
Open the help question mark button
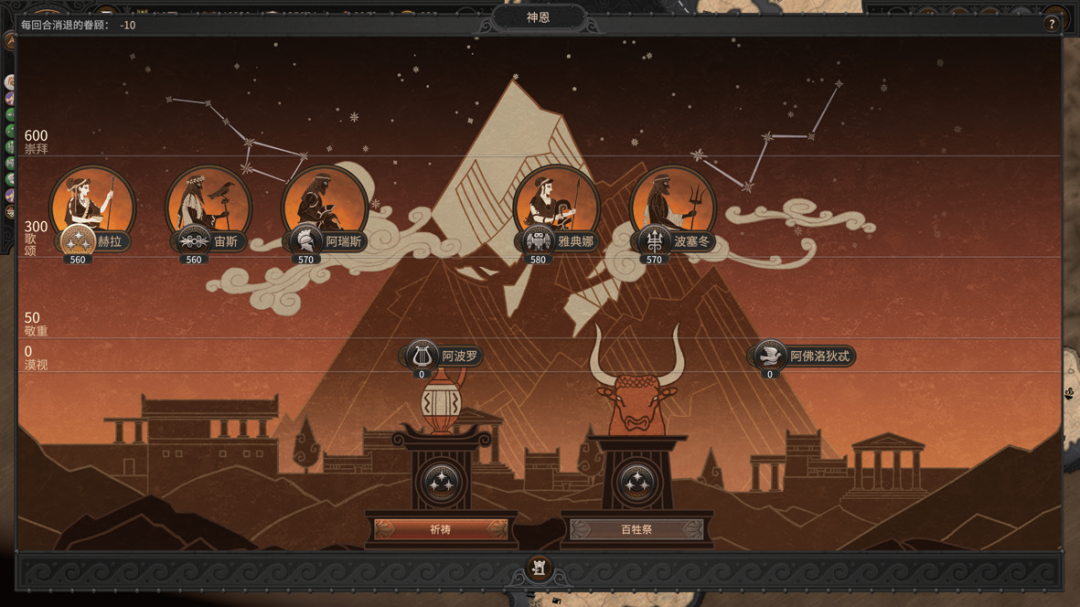(x=1051, y=23)
